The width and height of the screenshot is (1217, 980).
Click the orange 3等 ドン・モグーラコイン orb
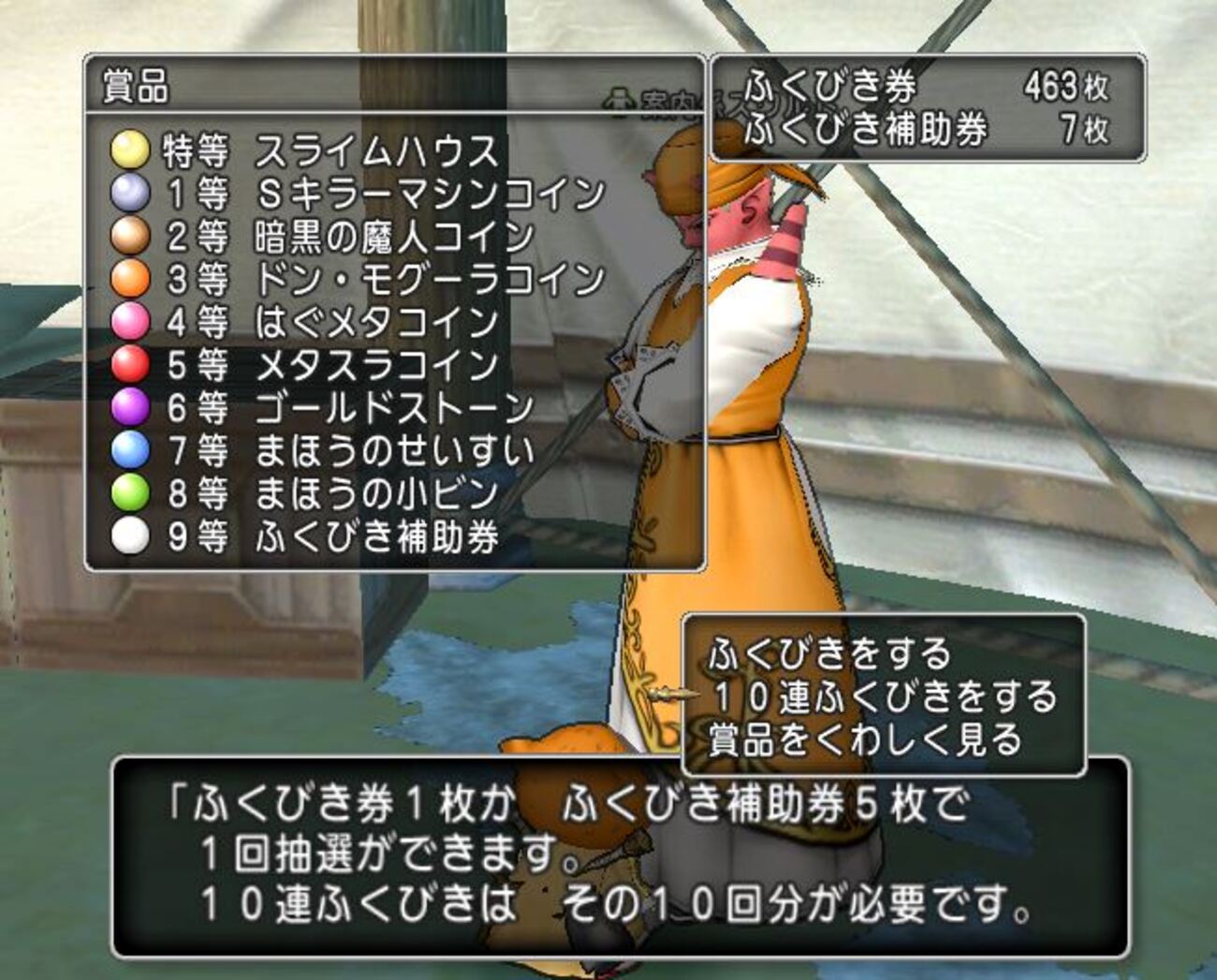pyautogui.click(x=131, y=278)
